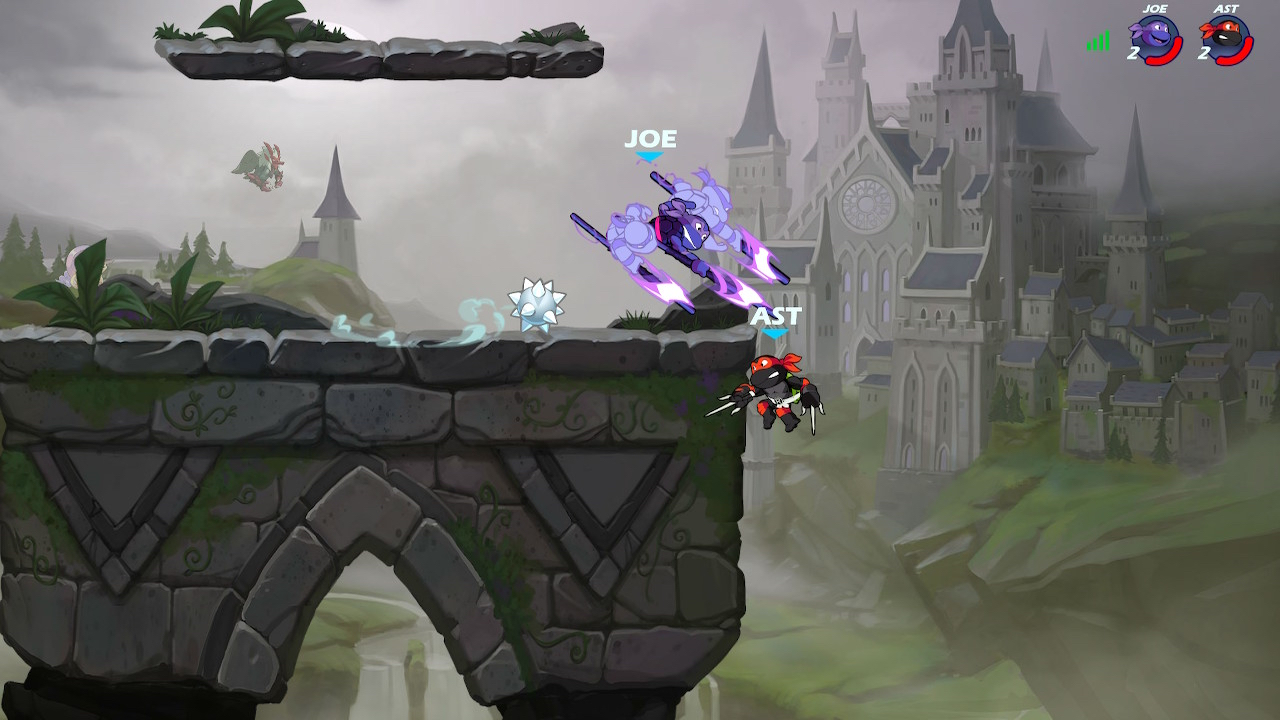The image size is (1280, 720).
Task: Click JOE's purple player portrait
Action: [1155, 40]
